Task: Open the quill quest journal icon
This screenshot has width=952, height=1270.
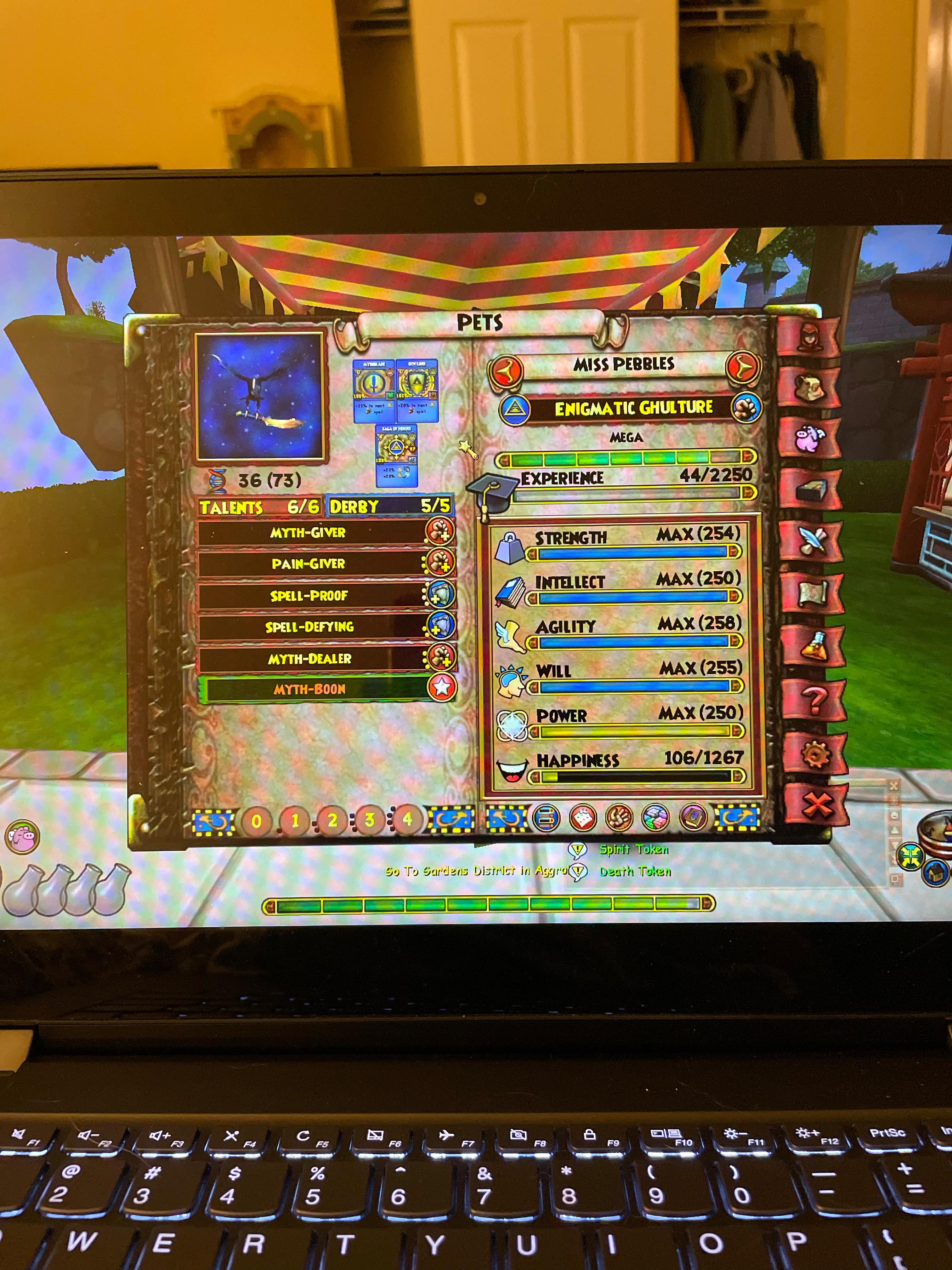Action: pos(812,539)
